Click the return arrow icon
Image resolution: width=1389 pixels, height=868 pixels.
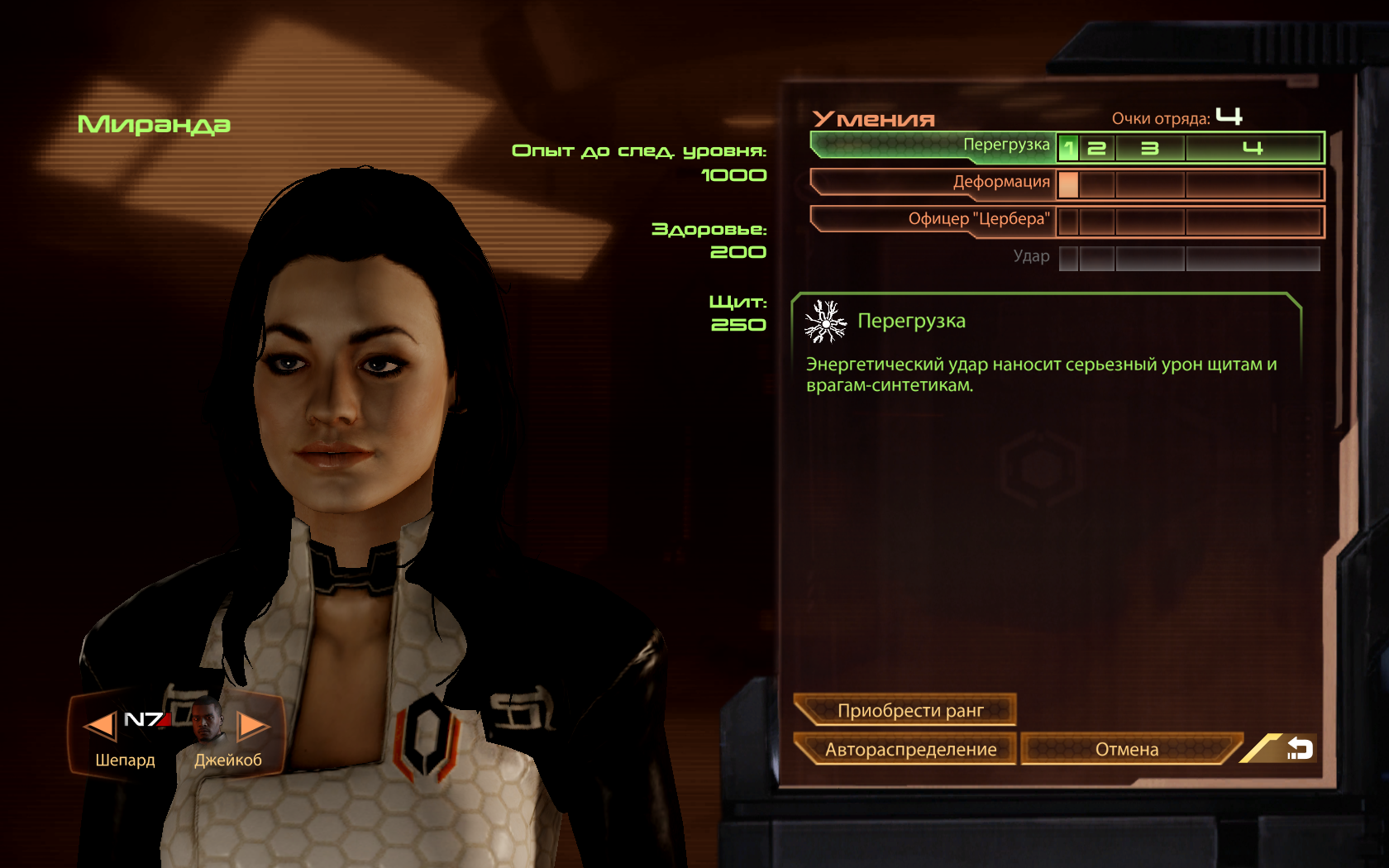click(1299, 749)
